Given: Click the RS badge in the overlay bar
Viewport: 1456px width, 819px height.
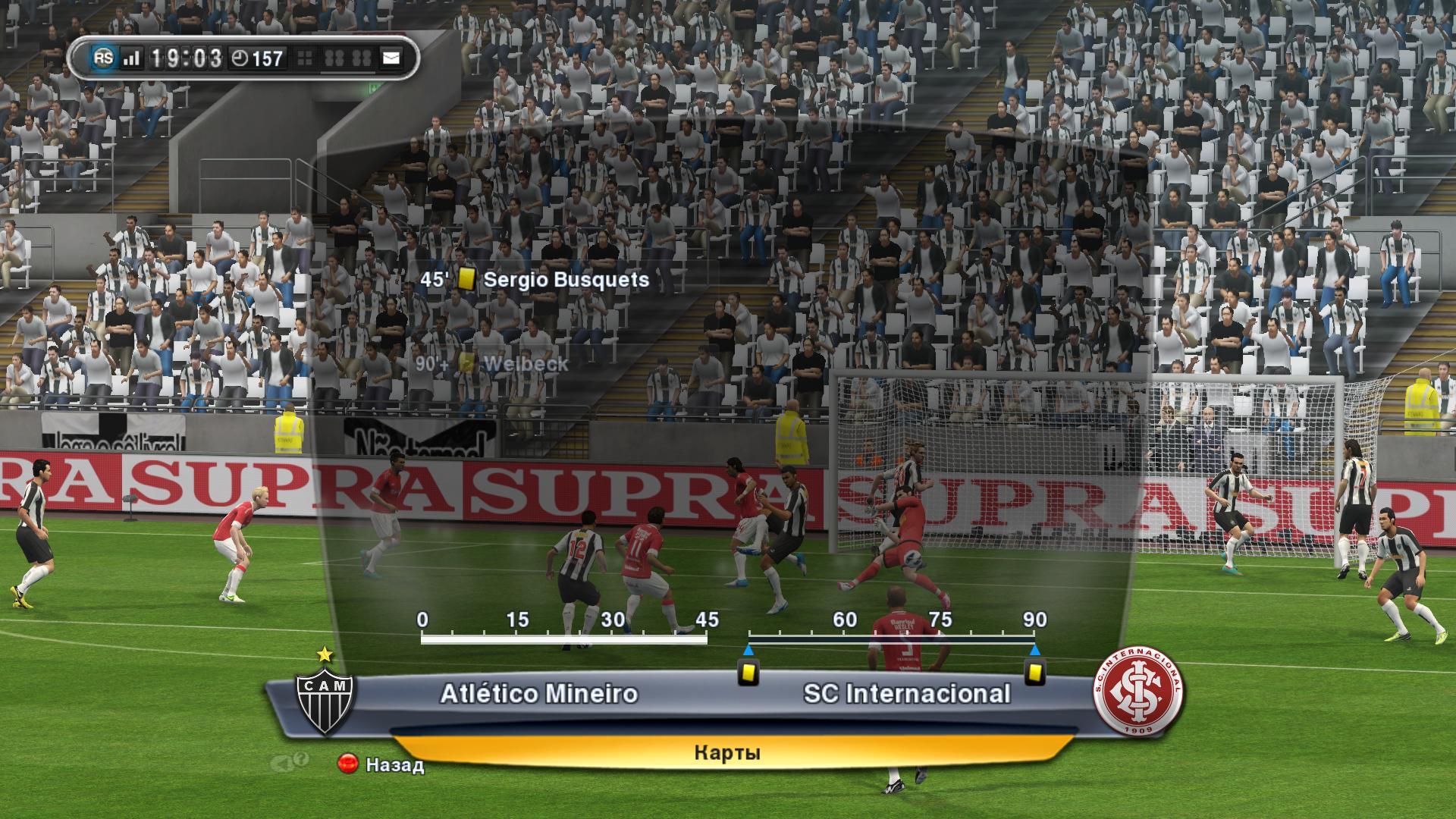Looking at the screenshot, I should coord(104,58).
